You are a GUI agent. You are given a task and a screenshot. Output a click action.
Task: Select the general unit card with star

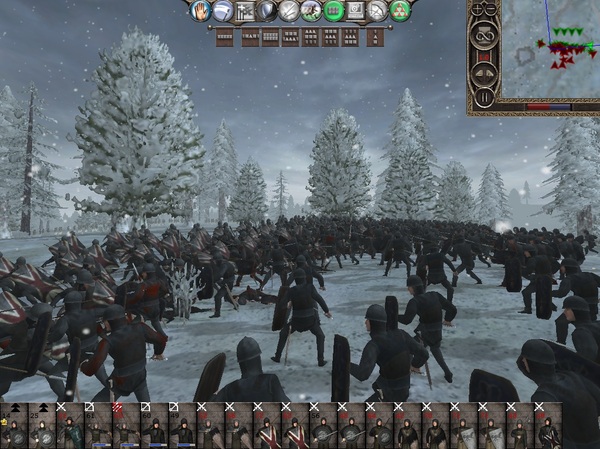[x=14, y=427]
